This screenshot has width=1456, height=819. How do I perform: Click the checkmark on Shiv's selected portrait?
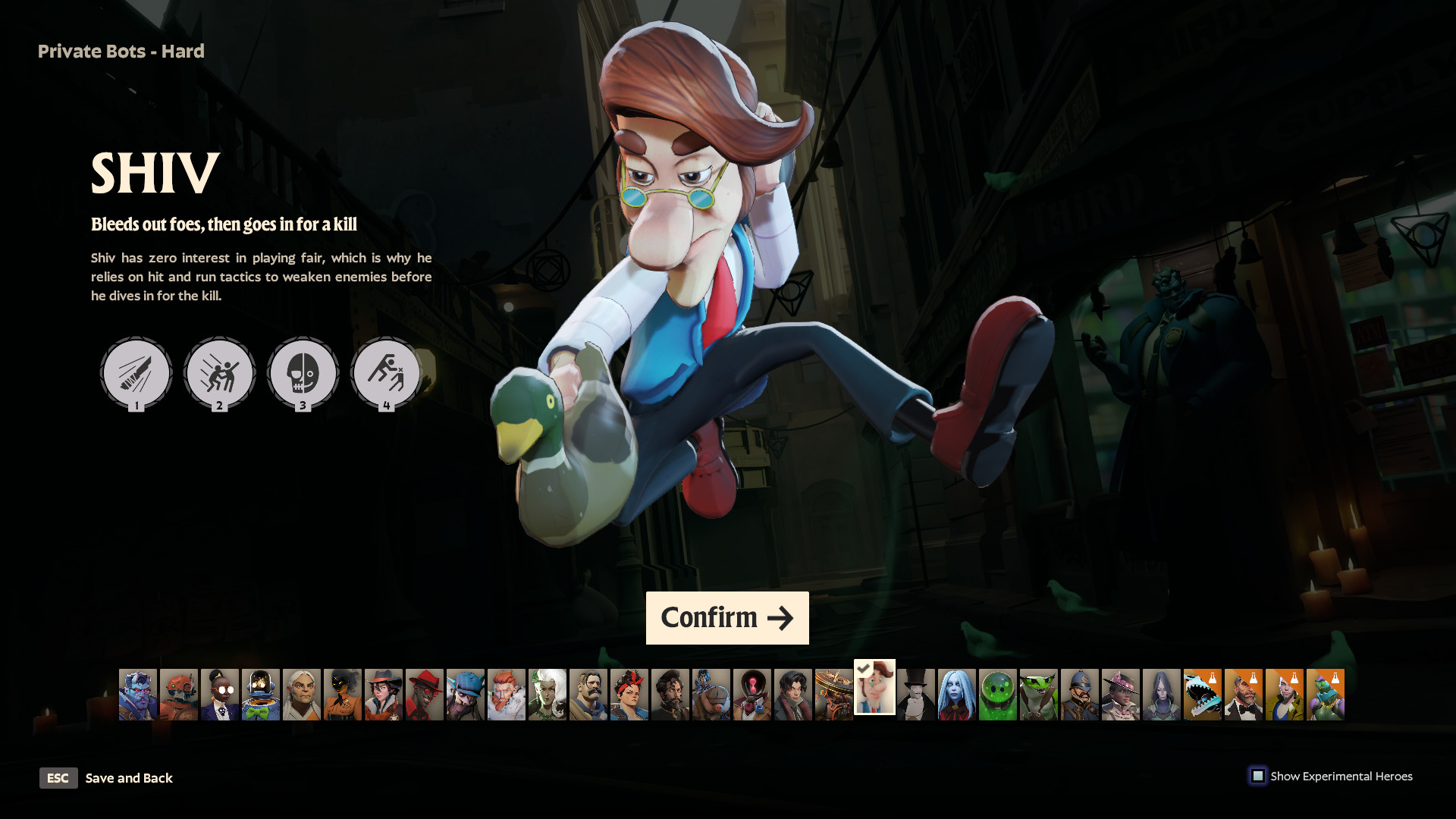(864, 667)
